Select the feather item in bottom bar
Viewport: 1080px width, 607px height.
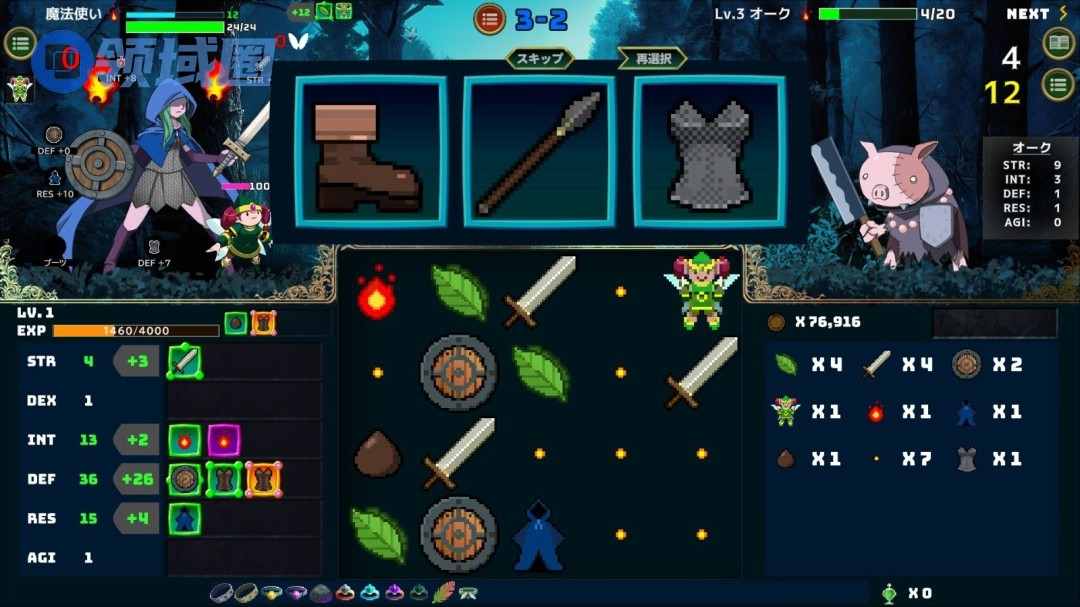(443, 592)
